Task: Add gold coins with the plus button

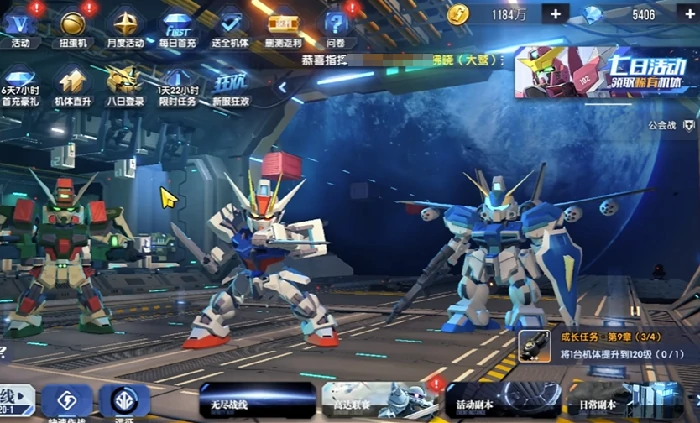Action: click(x=556, y=14)
